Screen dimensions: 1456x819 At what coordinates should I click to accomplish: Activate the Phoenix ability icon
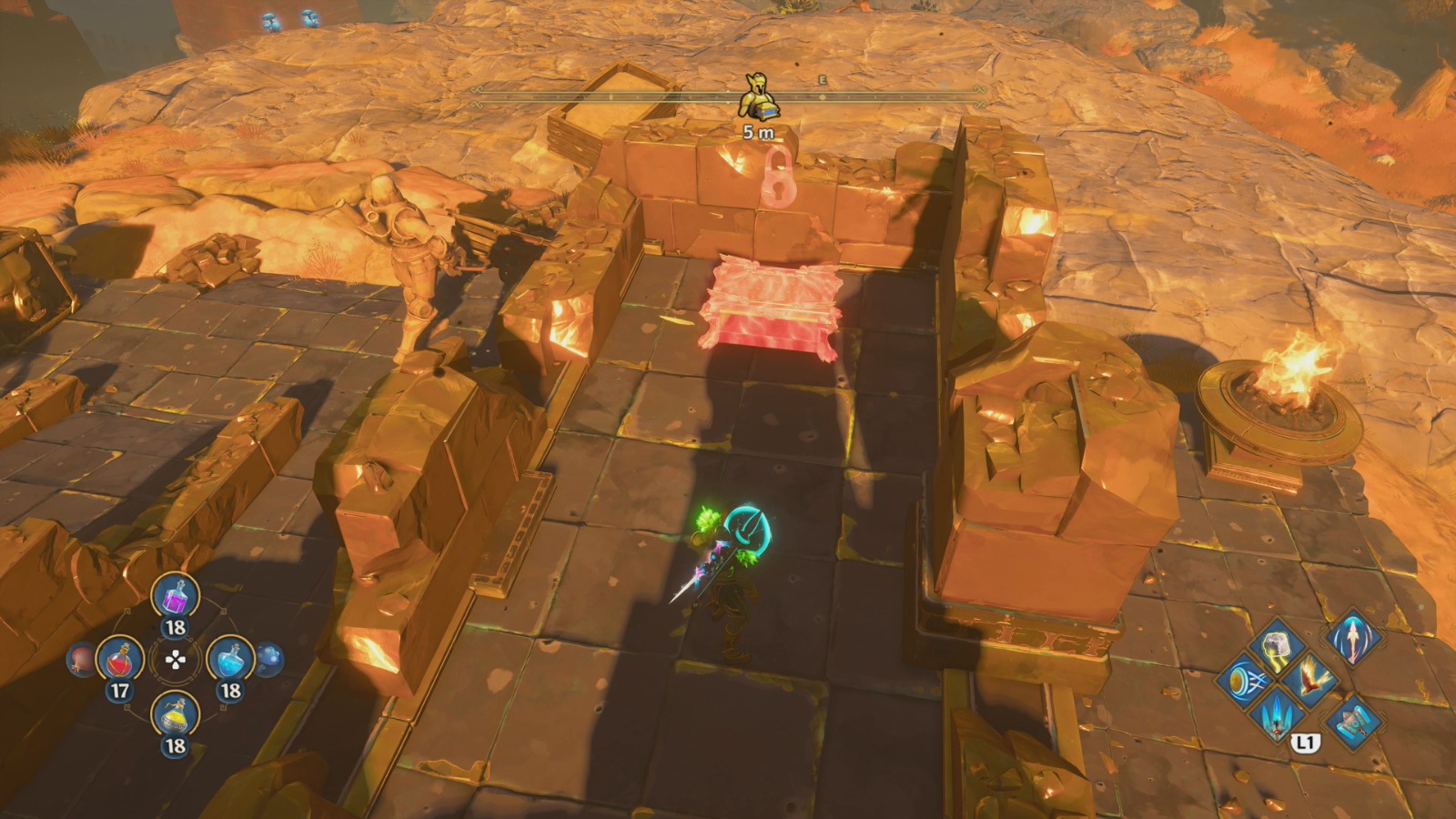point(1311,681)
